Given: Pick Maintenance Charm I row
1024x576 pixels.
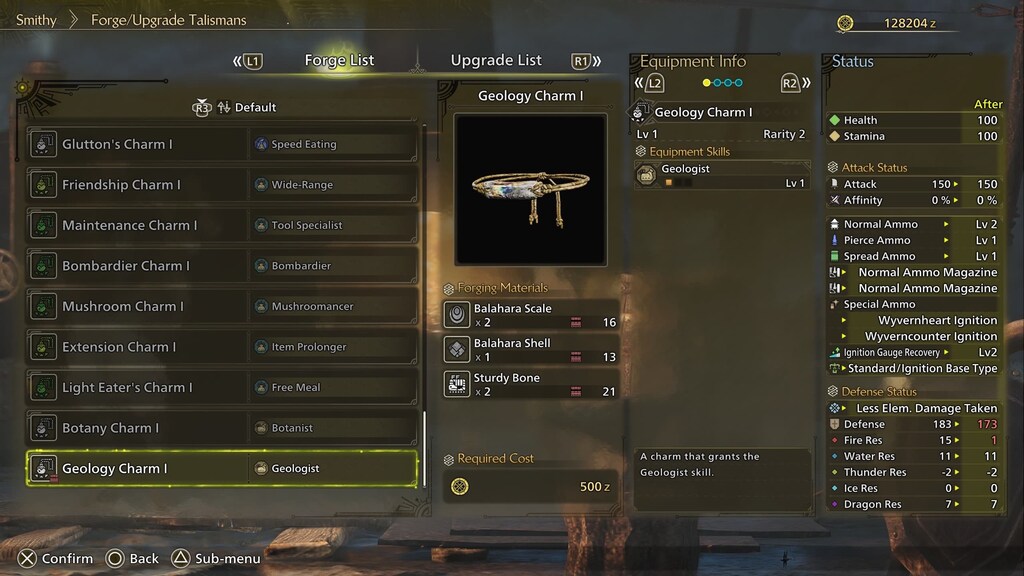Looking at the screenshot, I should point(222,225).
